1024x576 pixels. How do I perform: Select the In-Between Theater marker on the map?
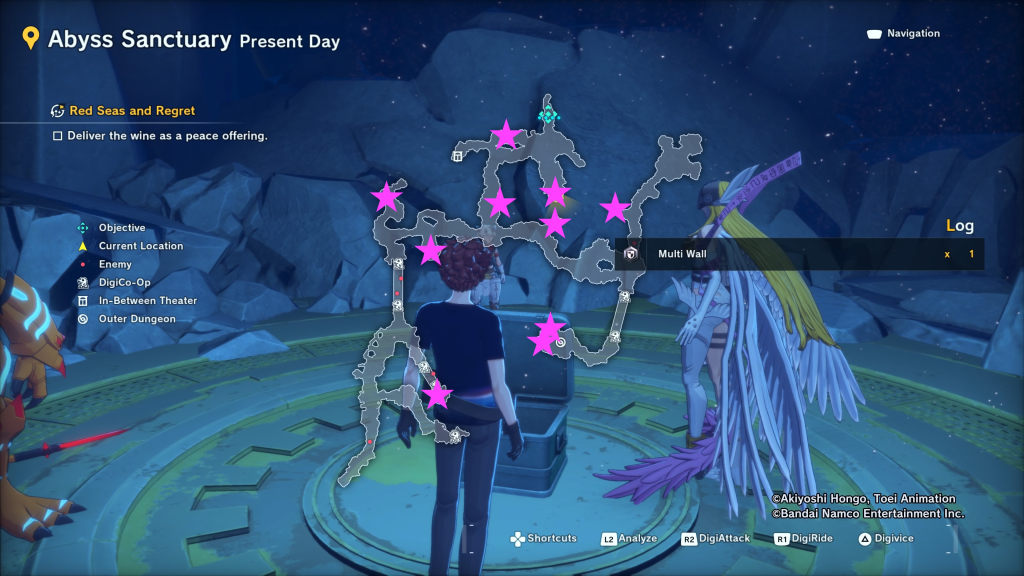click(458, 156)
